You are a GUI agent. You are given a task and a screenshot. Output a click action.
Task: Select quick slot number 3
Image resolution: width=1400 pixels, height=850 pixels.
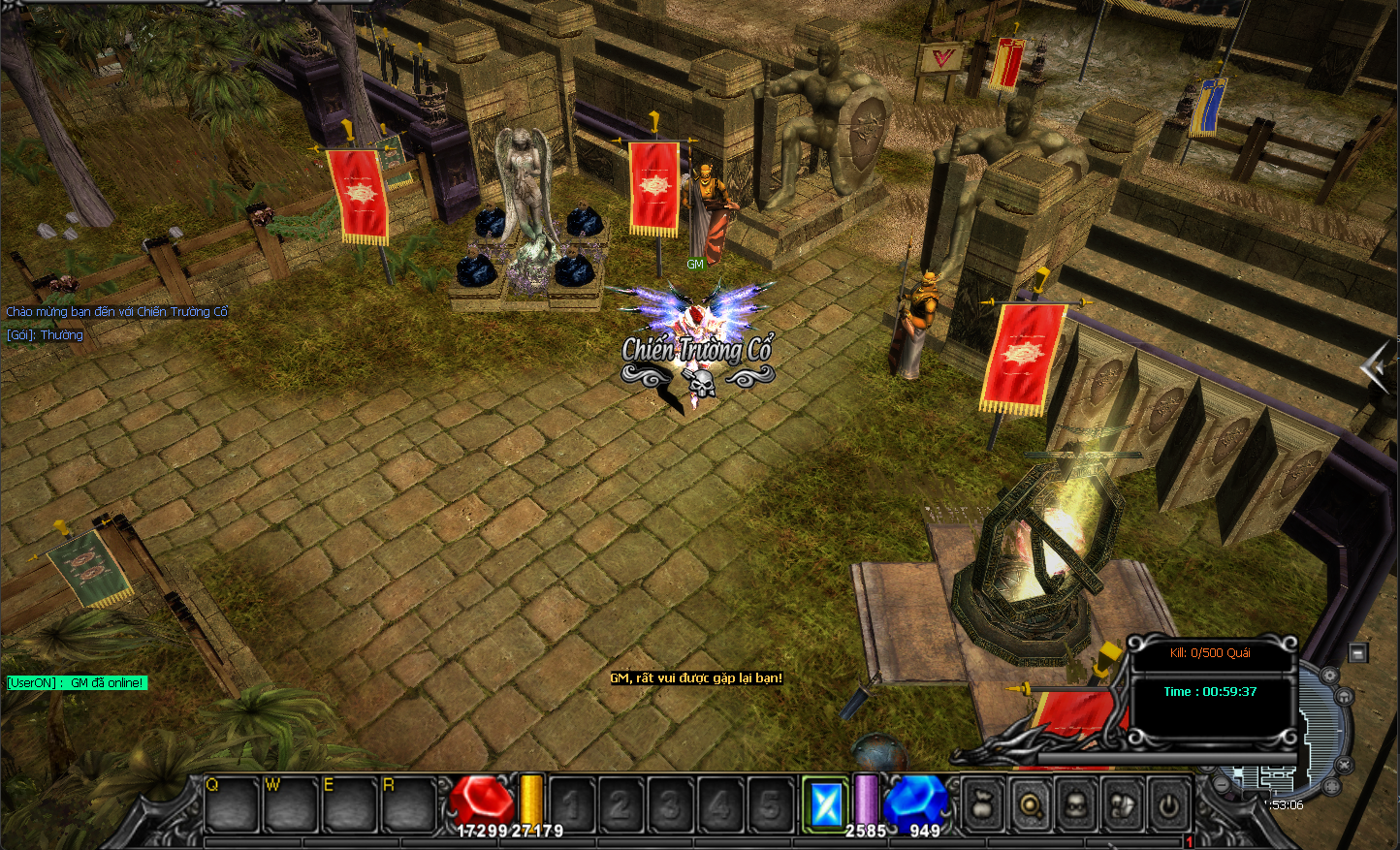pyautogui.click(x=671, y=804)
